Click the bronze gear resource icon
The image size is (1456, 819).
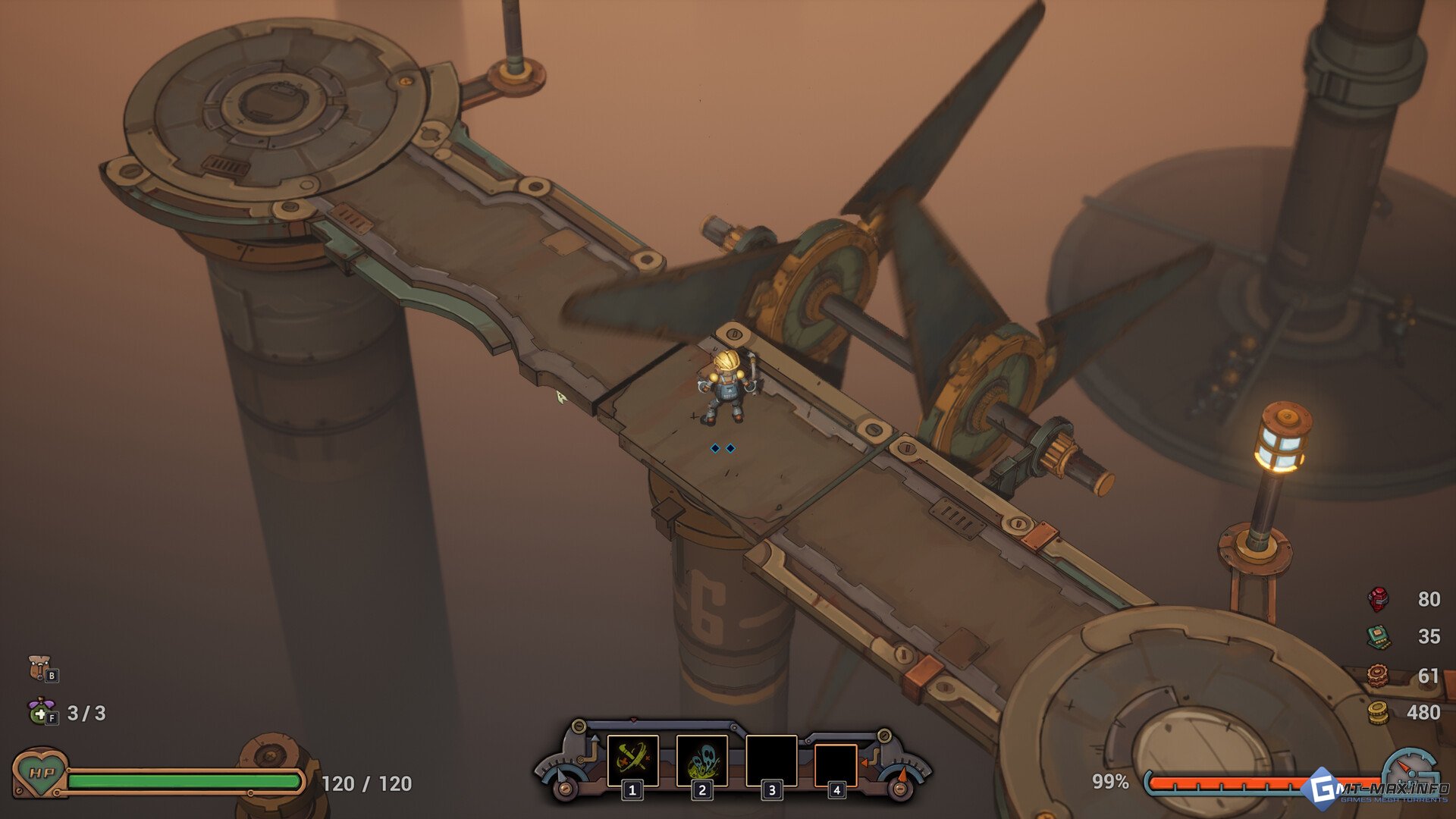pyautogui.click(x=1377, y=674)
